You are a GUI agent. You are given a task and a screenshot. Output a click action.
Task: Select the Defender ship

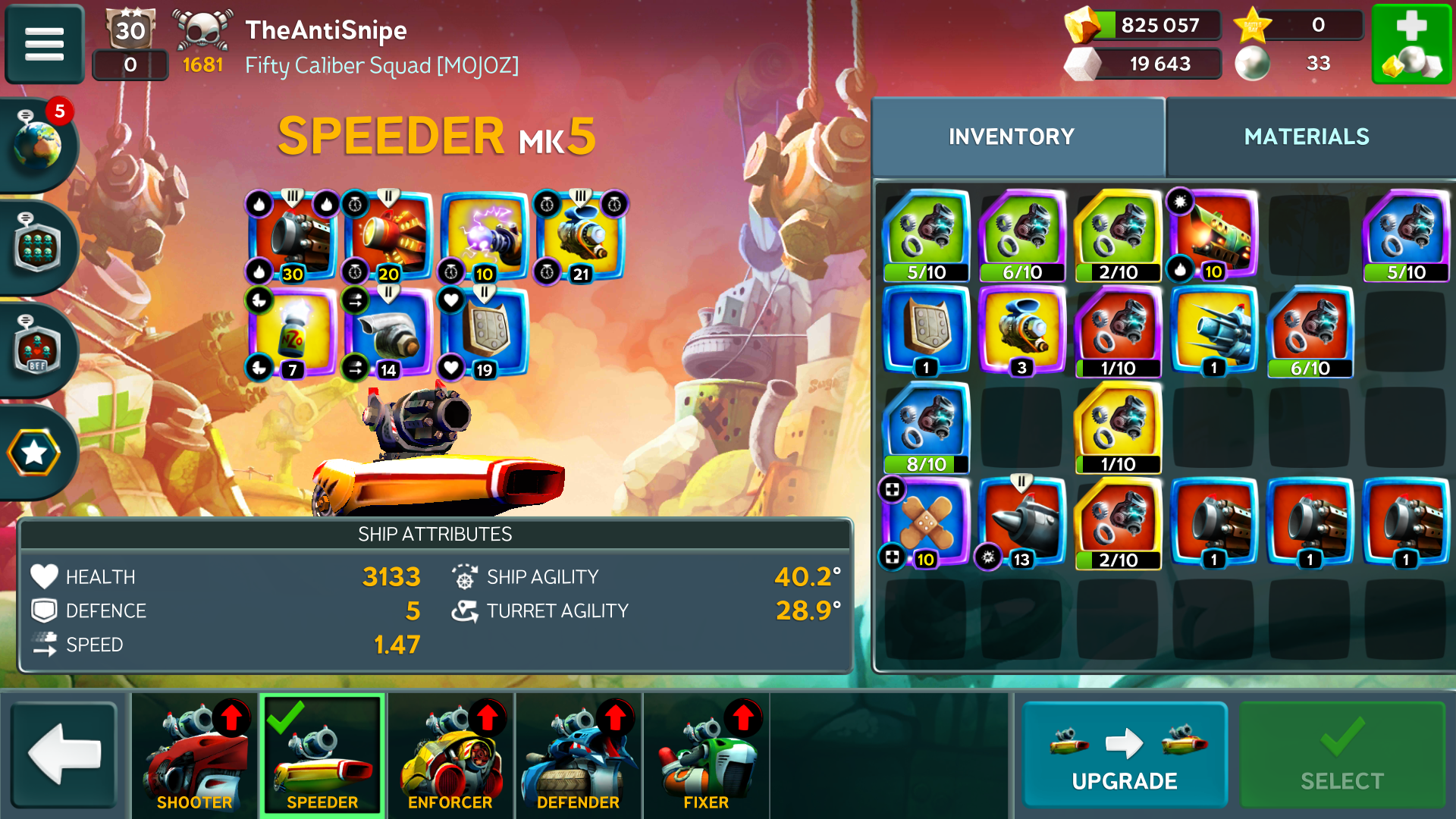click(x=578, y=755)
